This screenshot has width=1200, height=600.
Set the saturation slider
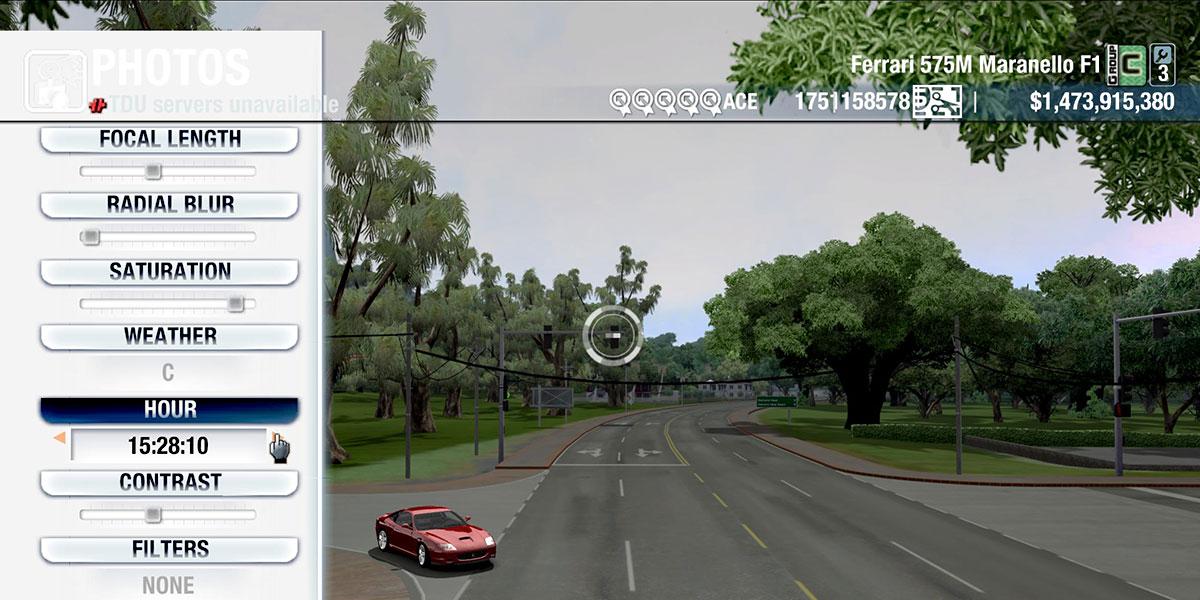click(235, 303)
